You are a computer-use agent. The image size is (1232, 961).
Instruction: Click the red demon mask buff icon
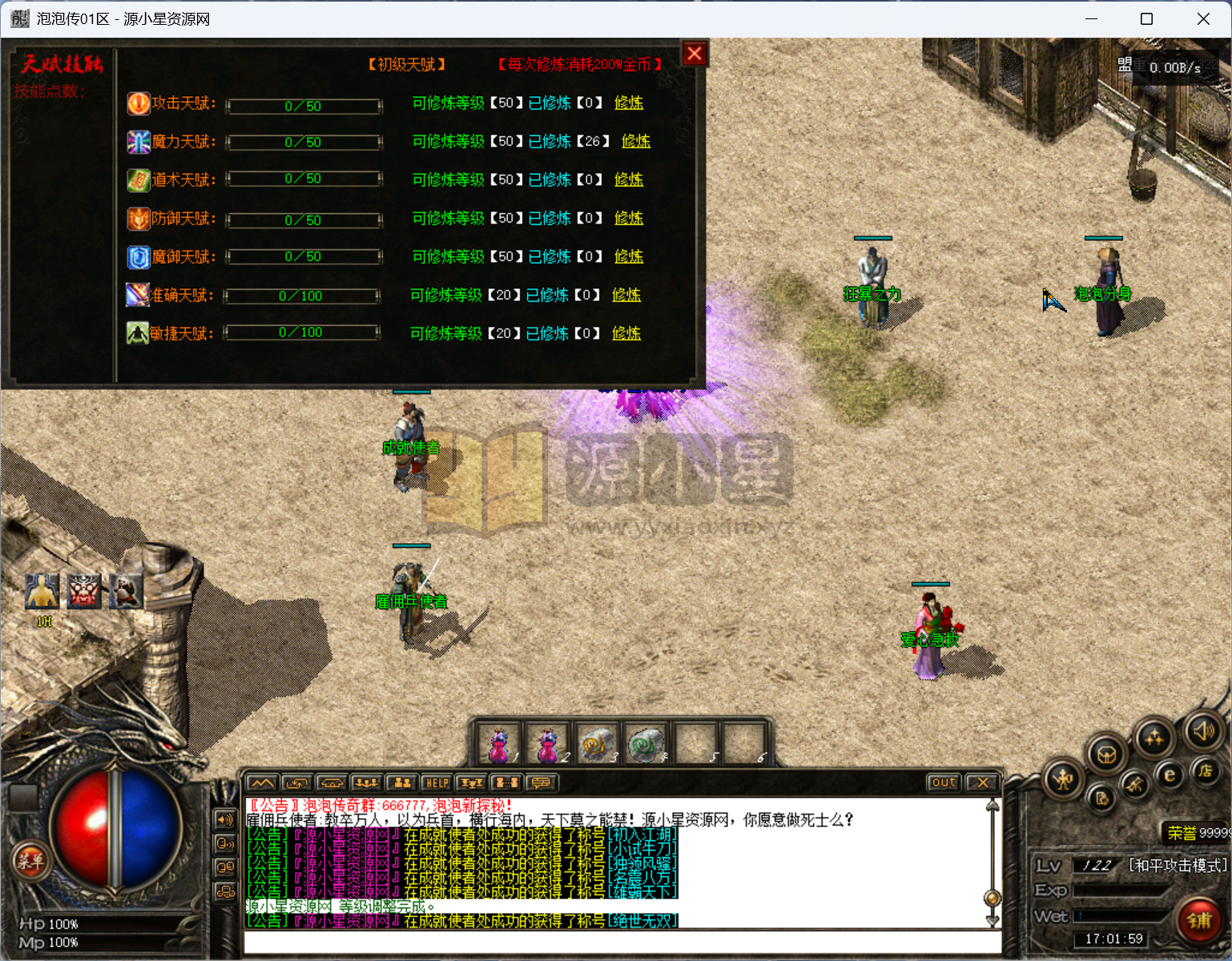[x=84, y=591]
